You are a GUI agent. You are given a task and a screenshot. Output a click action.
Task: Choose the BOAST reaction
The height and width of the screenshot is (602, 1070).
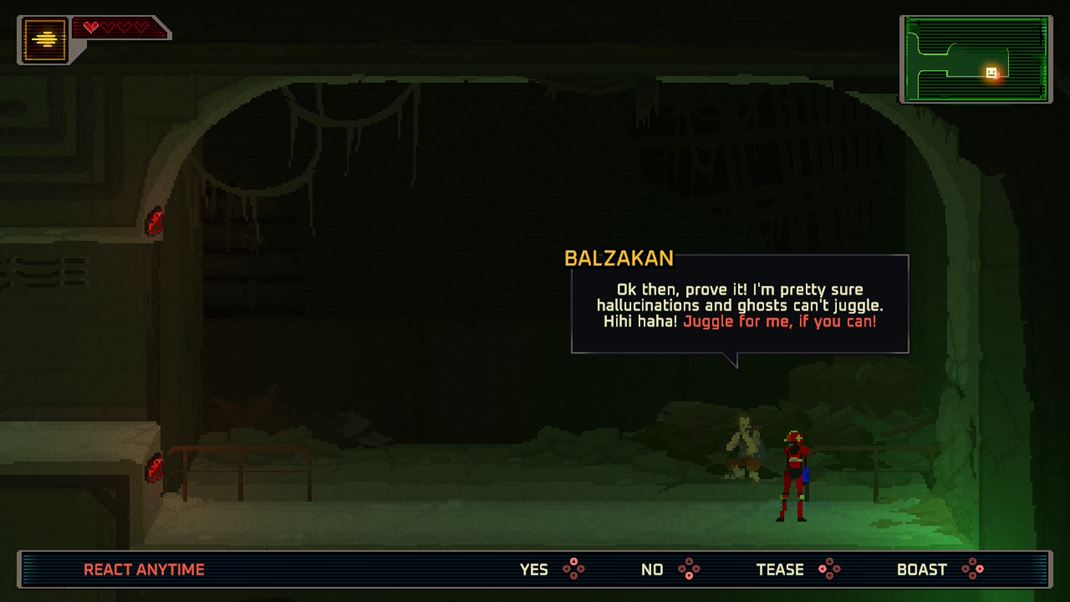[x=939, y=570]
